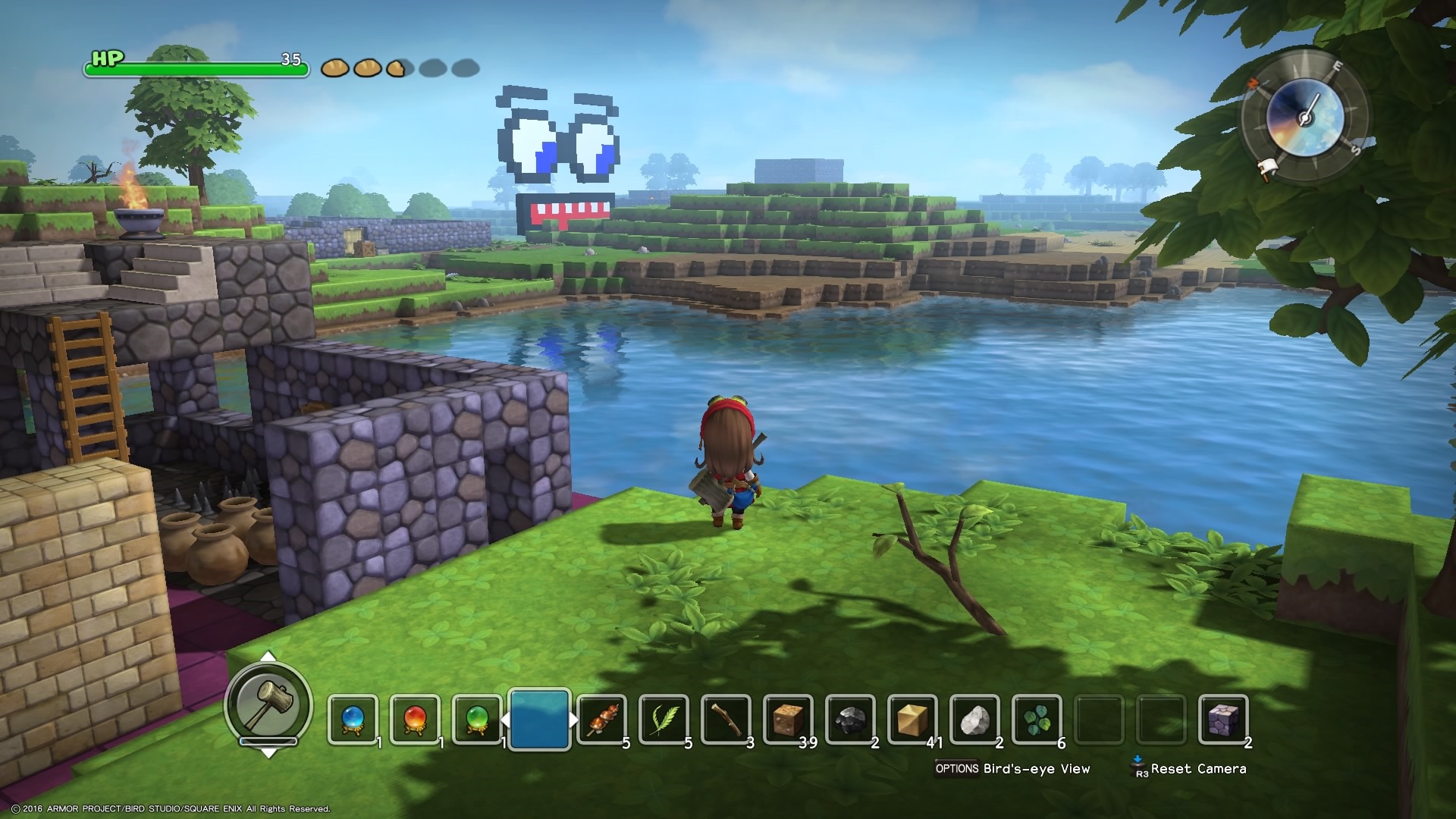The height and width of the screenshot is (819, 1456).
Task: Pick the green orb hotbar slot
Action: [477, 719]
